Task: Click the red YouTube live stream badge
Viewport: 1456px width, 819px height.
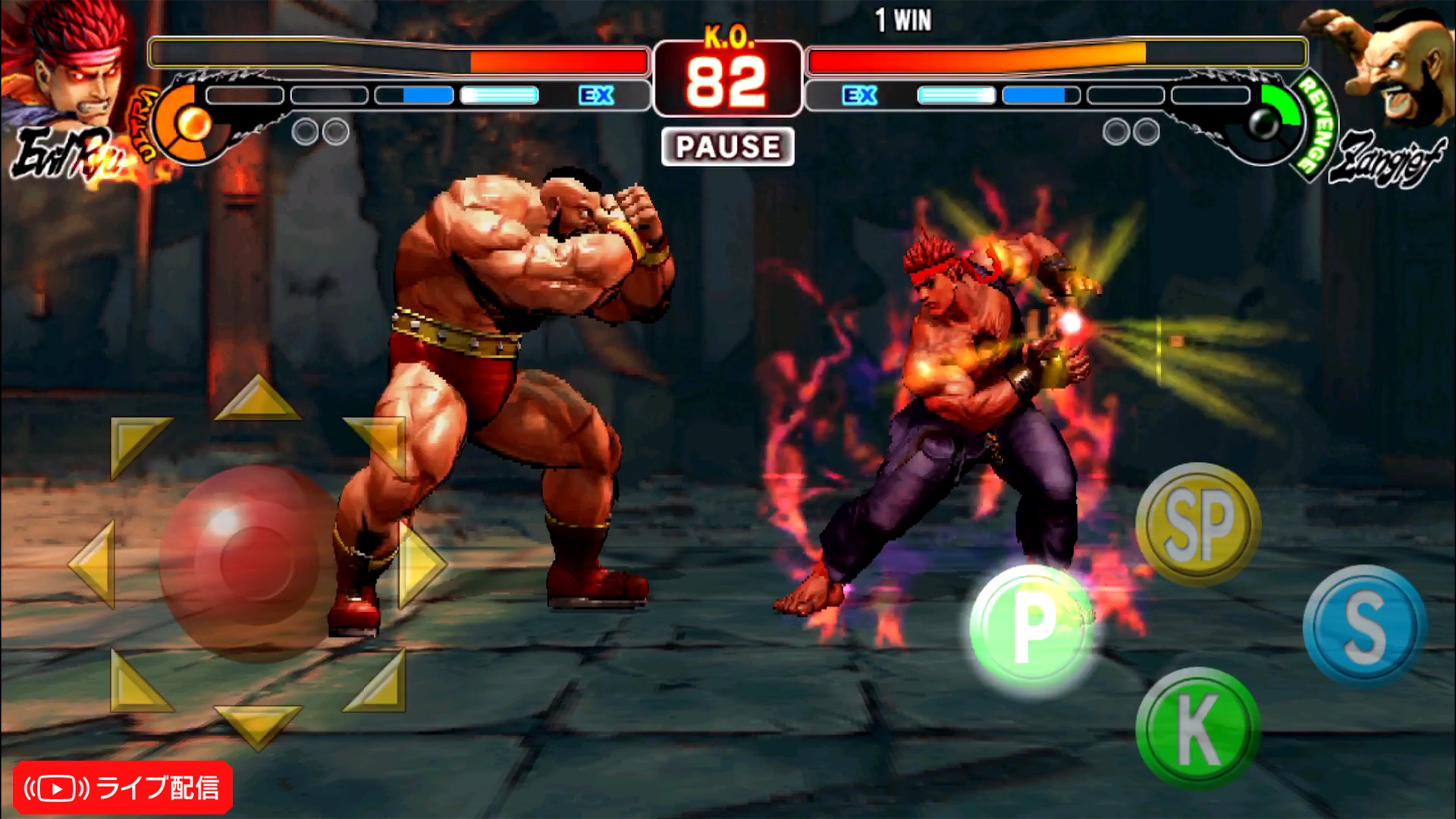Action: 123,788
